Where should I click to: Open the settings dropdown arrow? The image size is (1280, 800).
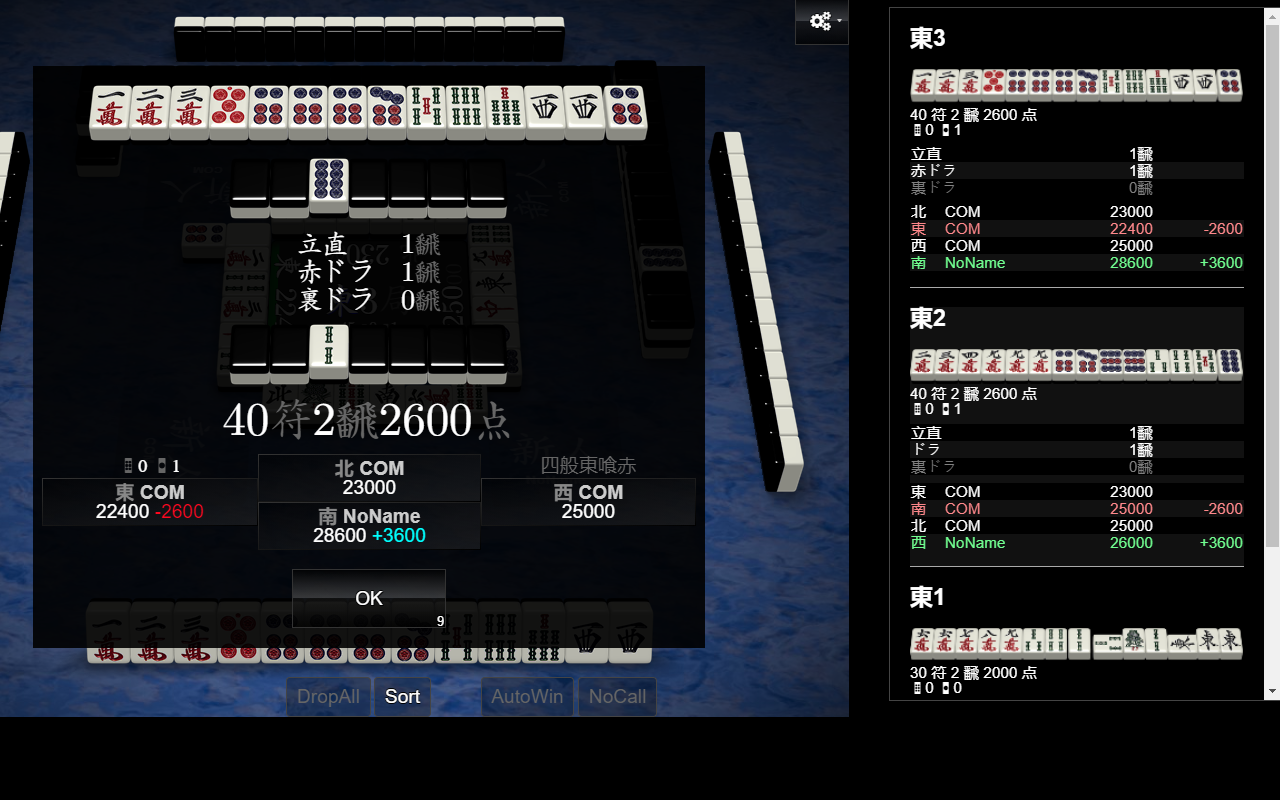coord(839,22)
